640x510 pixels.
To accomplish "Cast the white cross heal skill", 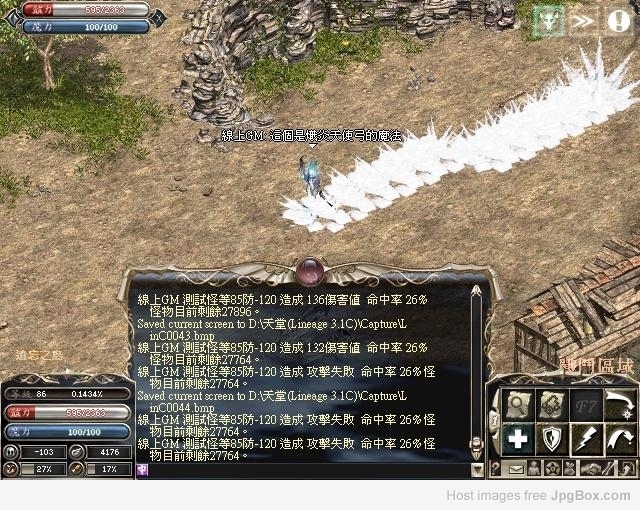I will pyautogui.click(x=518, y=438).
